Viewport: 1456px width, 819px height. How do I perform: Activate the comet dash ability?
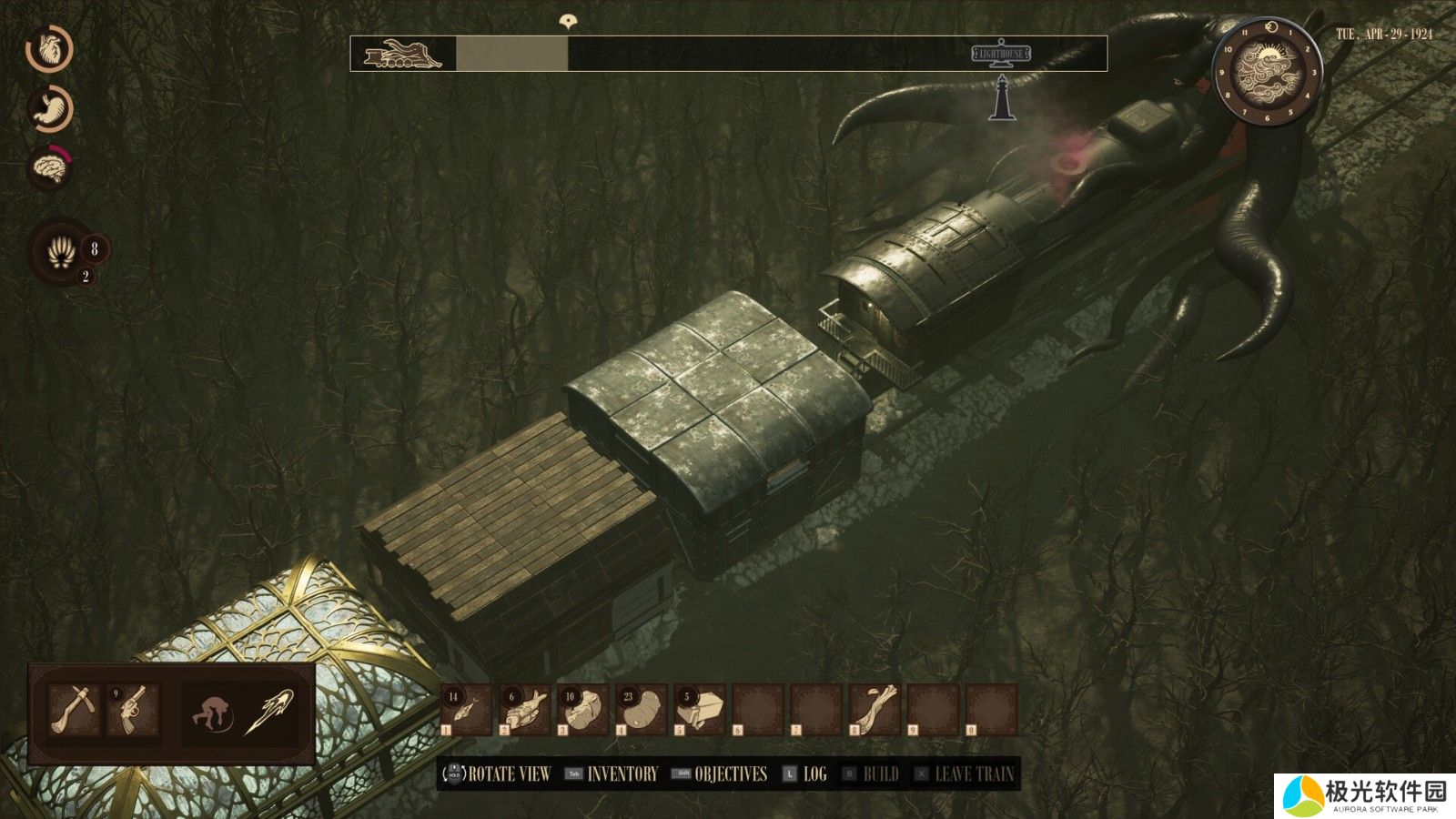coord(270,711)
